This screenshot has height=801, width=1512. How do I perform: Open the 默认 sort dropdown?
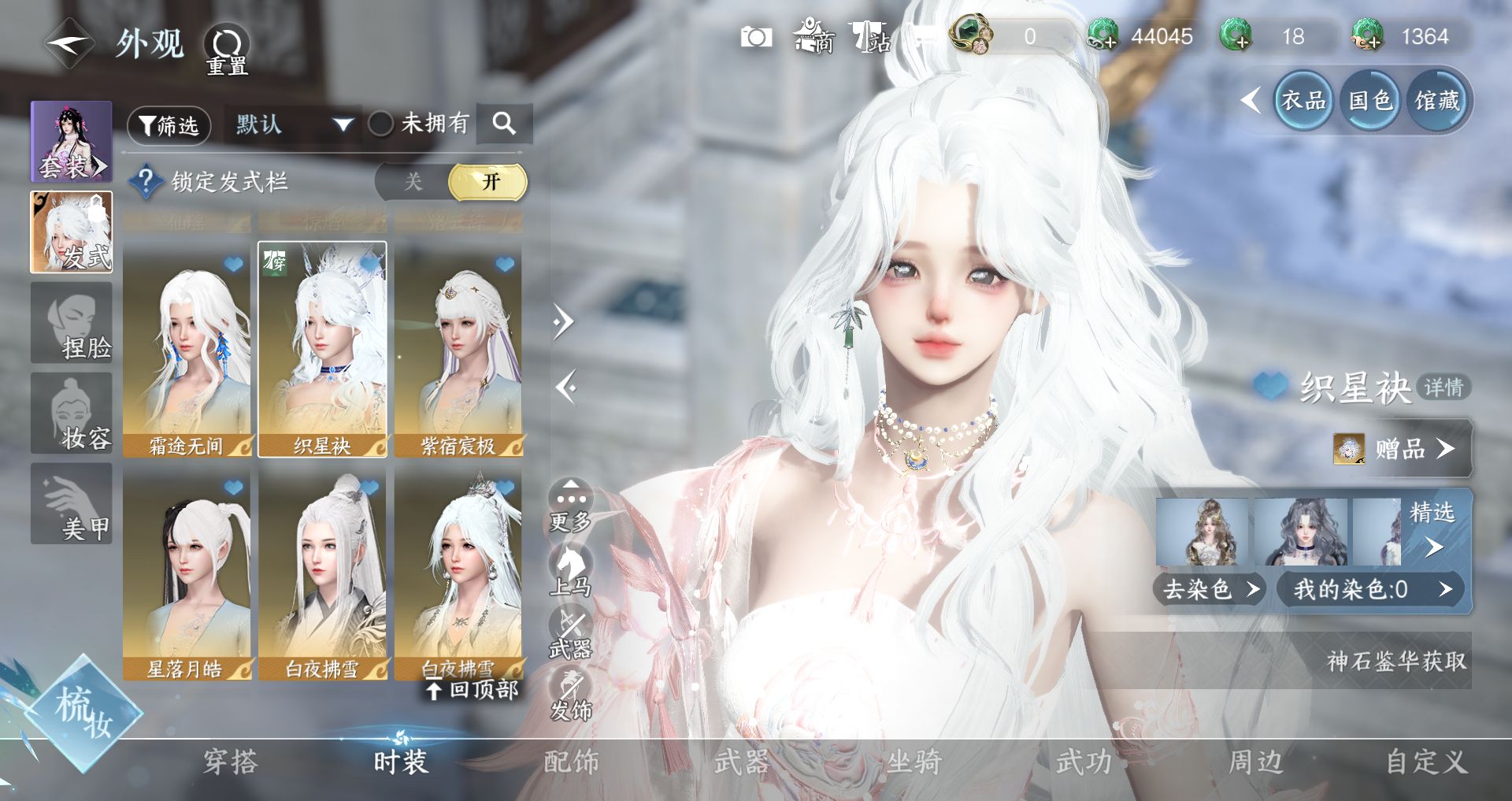click(x=293, y=124)
